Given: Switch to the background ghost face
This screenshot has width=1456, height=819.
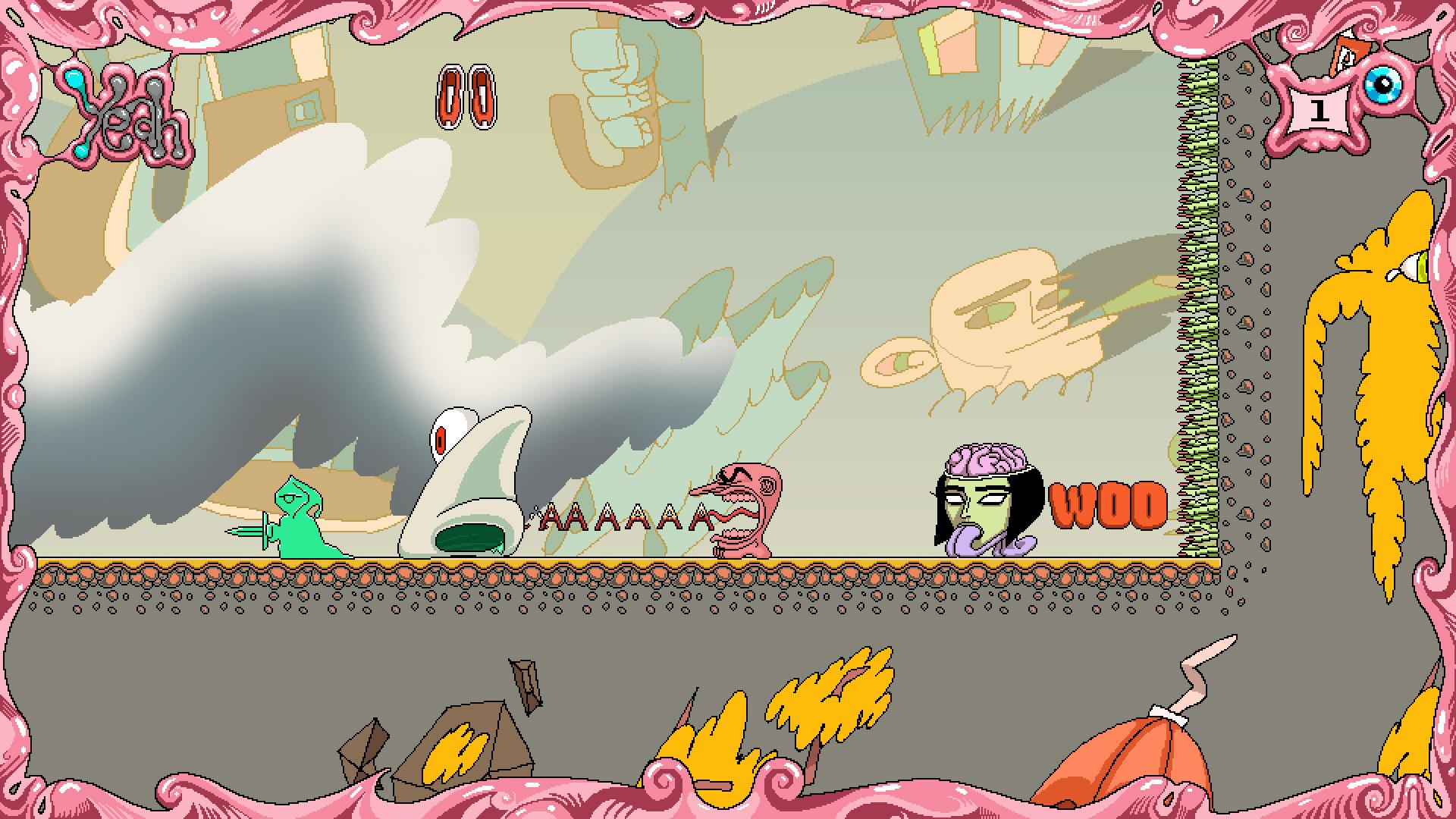Looking at the screenshot, I should click(1001, 318).
